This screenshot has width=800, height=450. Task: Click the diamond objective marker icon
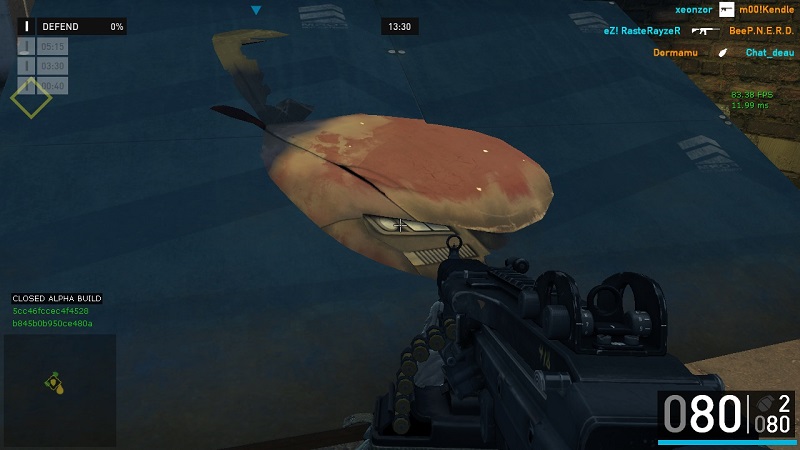point(31,98)
